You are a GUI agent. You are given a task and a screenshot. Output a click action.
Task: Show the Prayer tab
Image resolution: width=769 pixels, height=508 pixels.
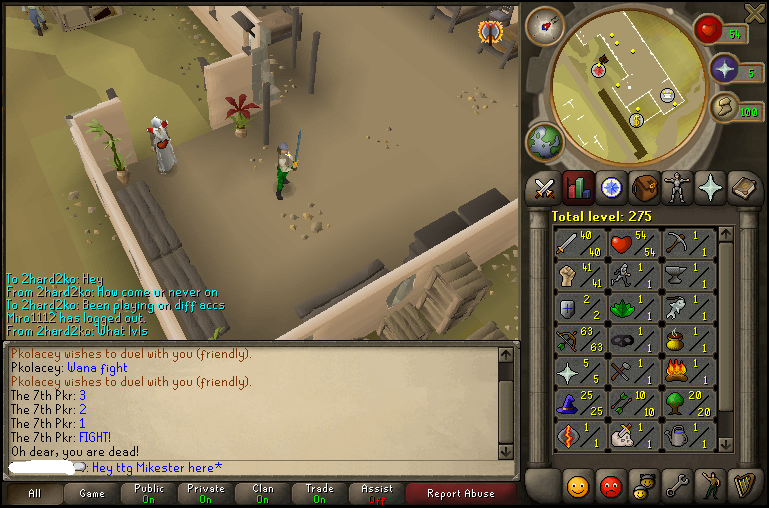[x=711, y=188]
